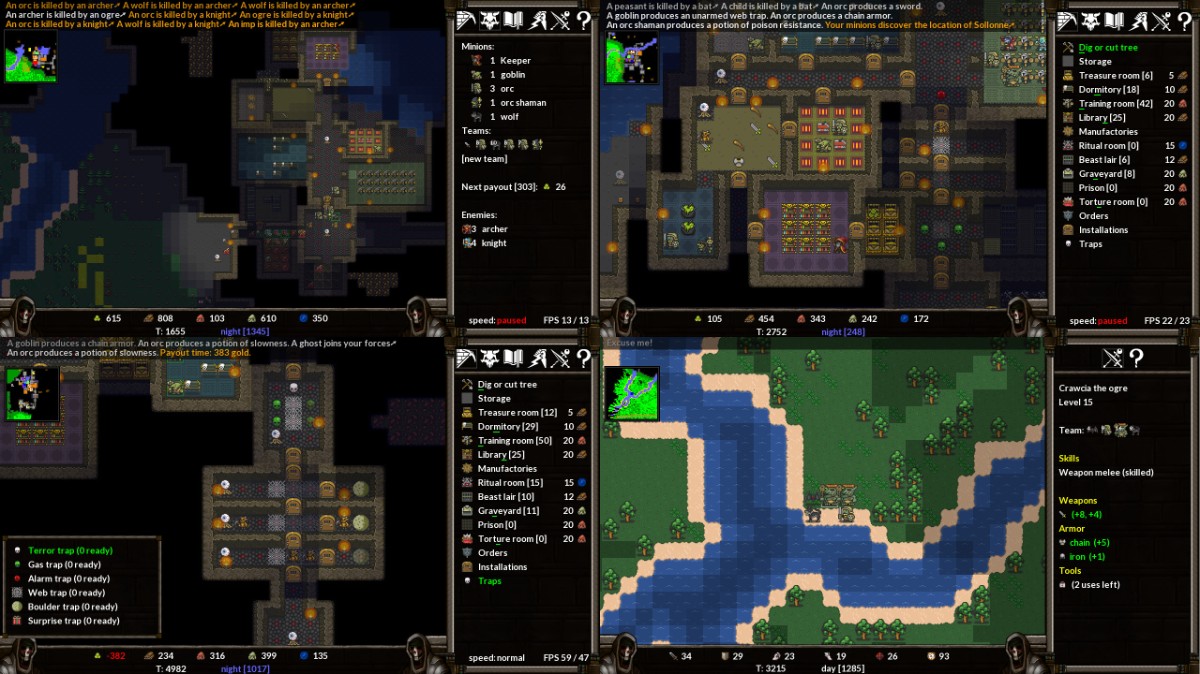
Task: Select Graveyard [11] build option
Action: pyautogui.click(x=508, y=511)
